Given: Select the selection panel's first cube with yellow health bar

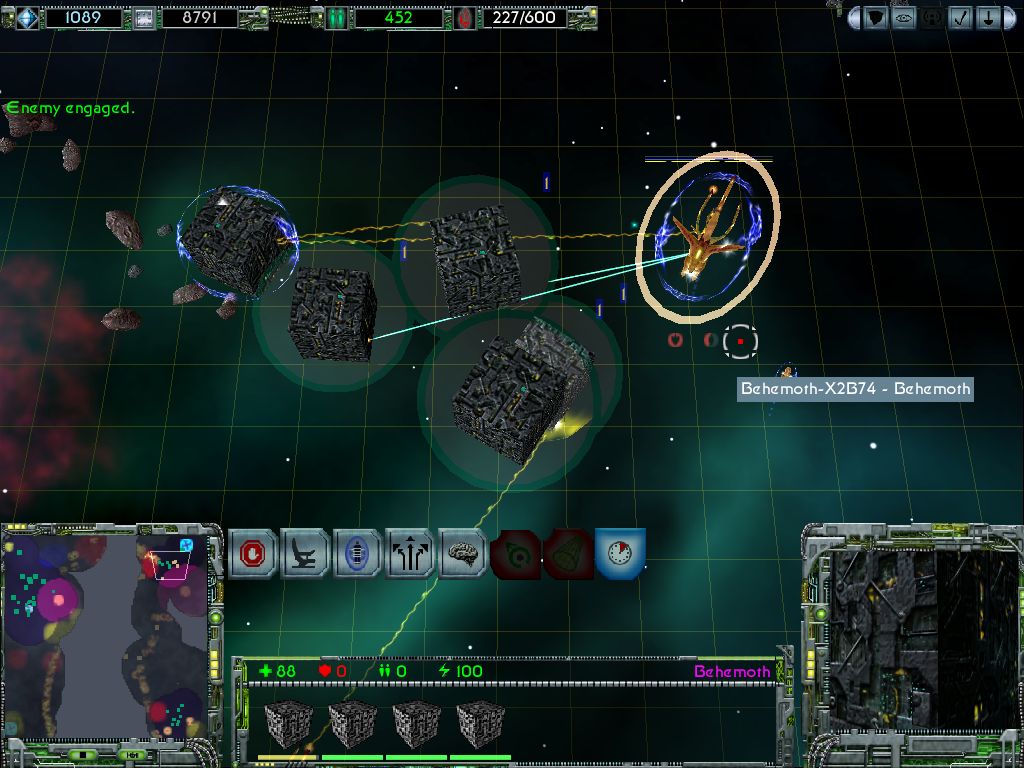Looking at the screenshot, I should pos(288,722).
